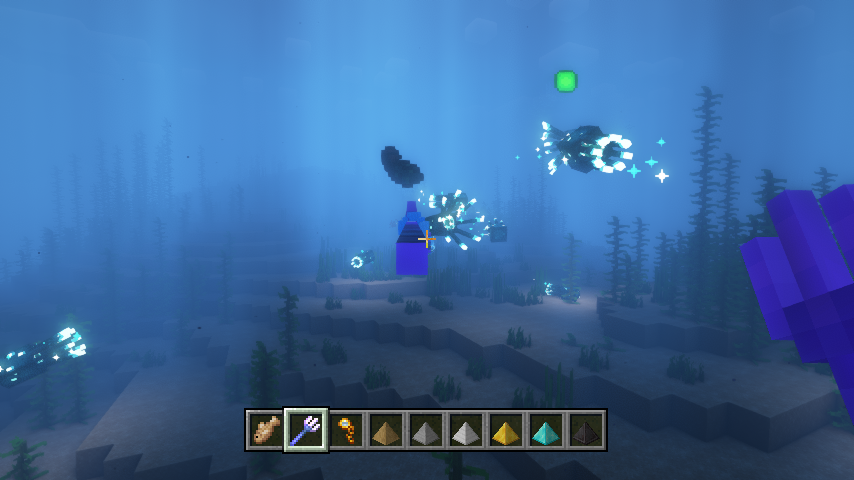Viewport: 854px width, 480px height.
Task: Pick the brown pyramid hotbar slot
Action: (x=386, y=430)
